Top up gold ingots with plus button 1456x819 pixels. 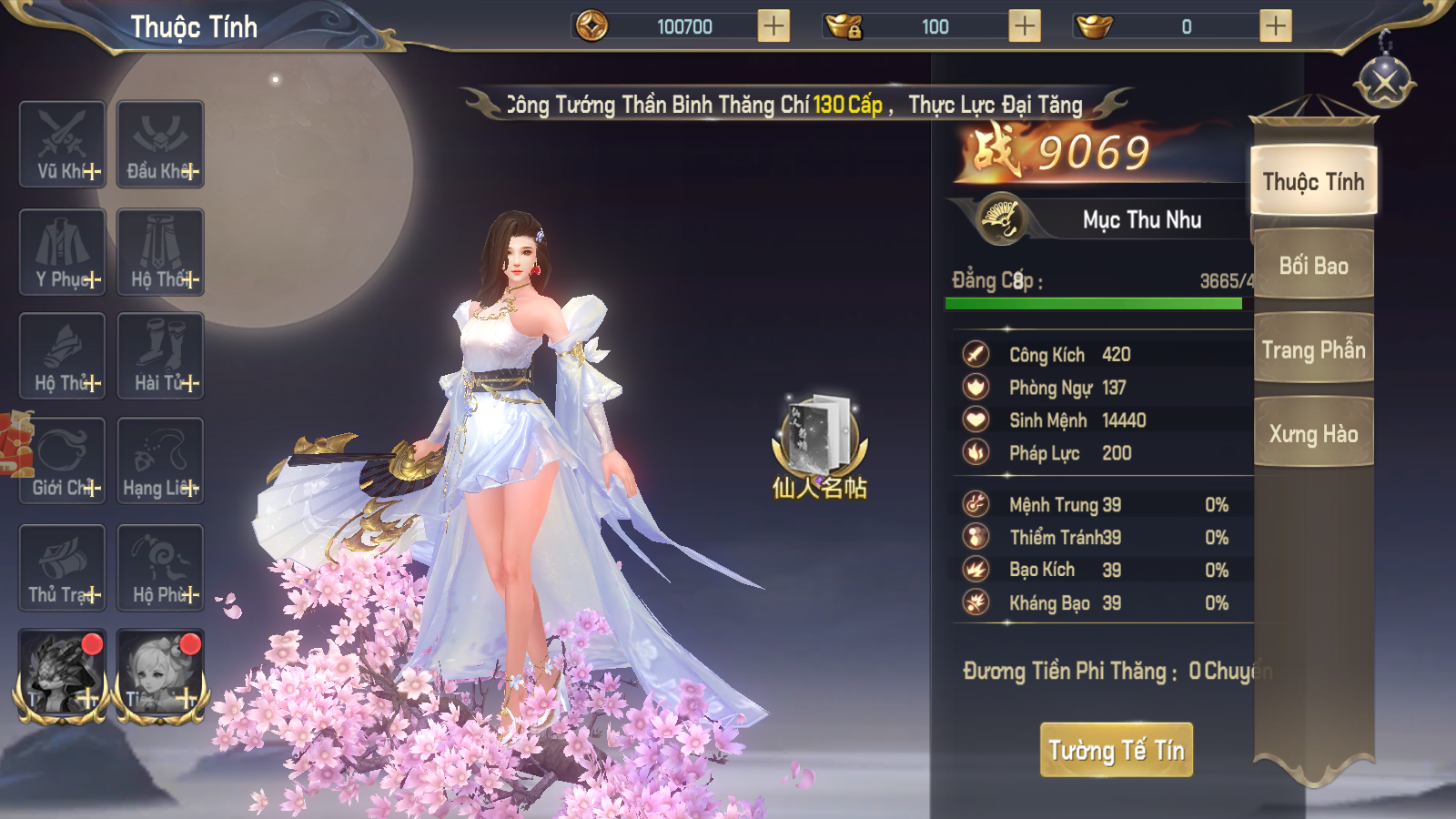(1275, 26)
